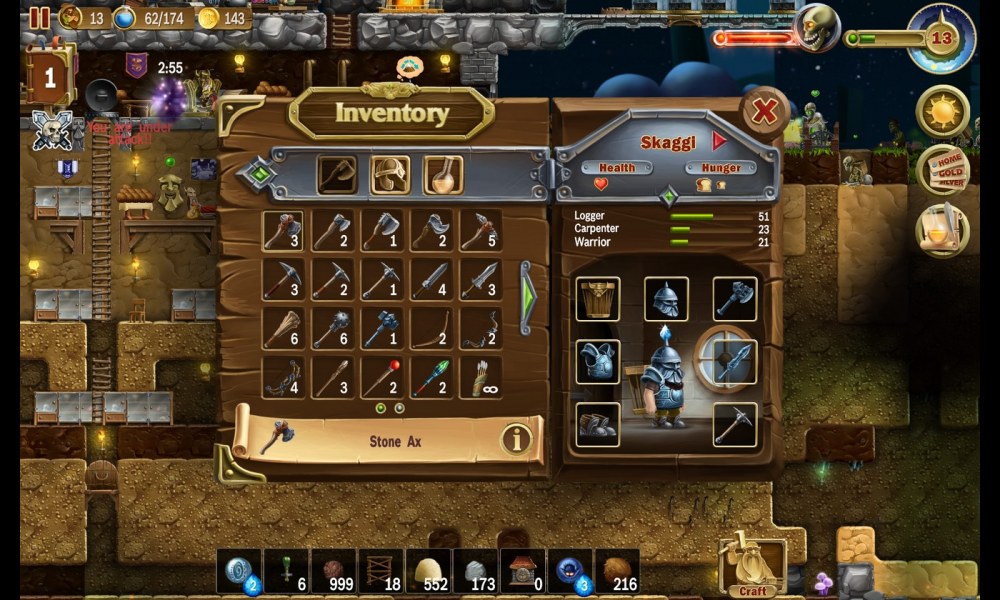The image size is (1000, 600).
Task: Go to the next inventory page
Action: click(x=527, y=296)
